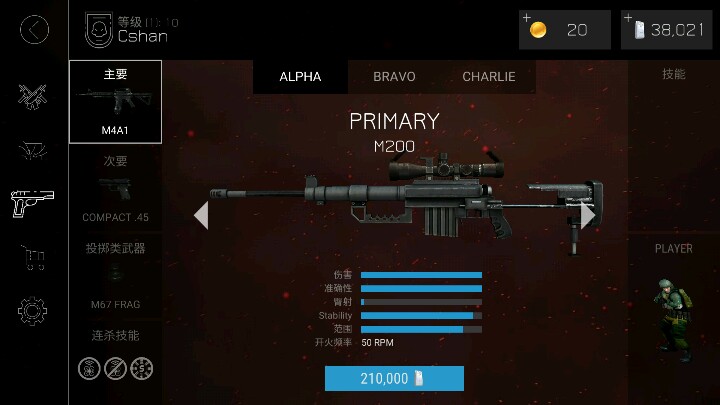720x405 pixels.
Task: Open the skills panel on the right
Action: pyautogui.click(x=673, y=75)
